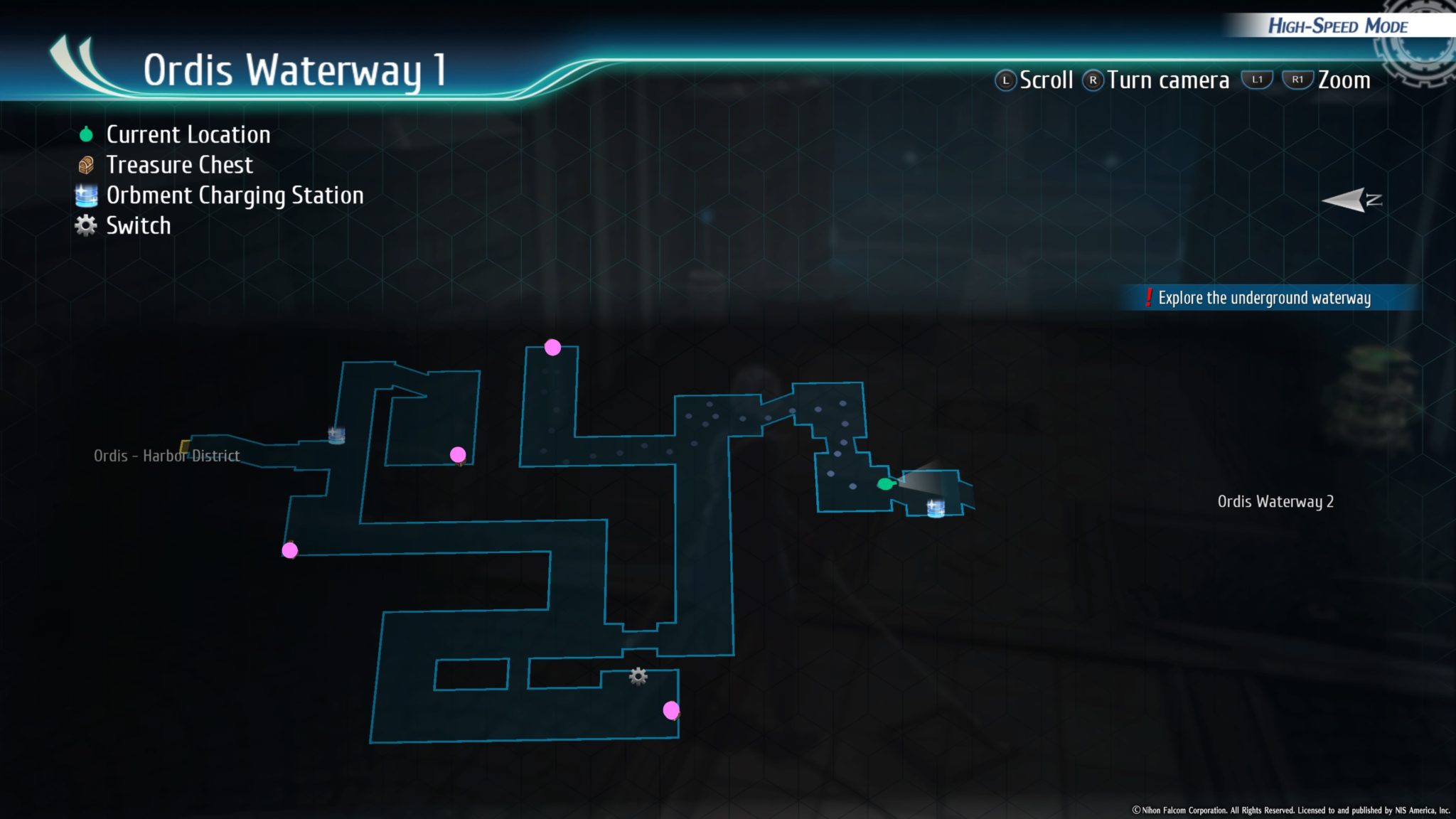The height and width of the screenshot is (819, 1456).
Task: Toggle High-Speed Mode banner
Action: tap(1339, 26)
